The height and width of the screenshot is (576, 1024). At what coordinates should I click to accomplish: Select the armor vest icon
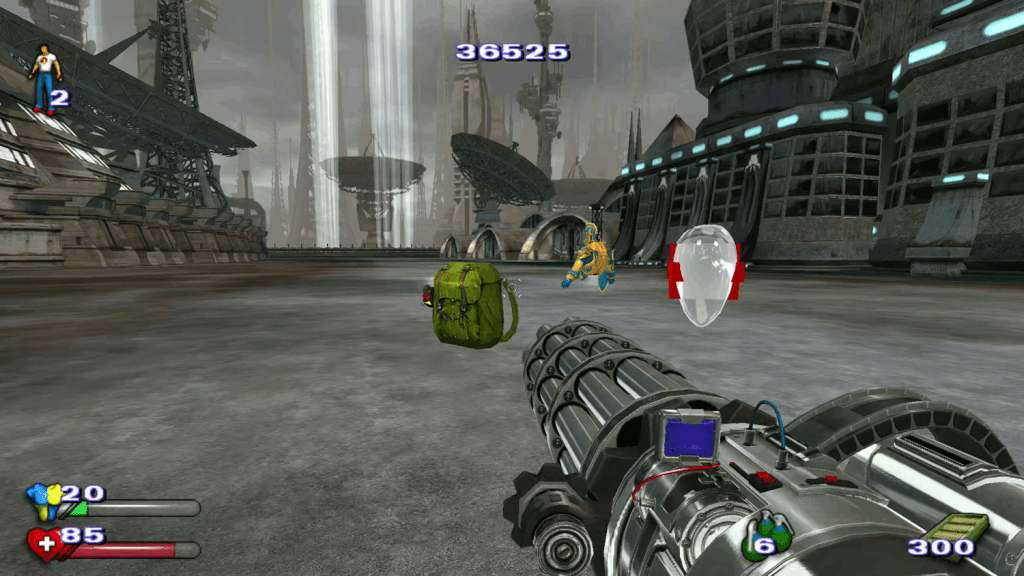(42, 500)
